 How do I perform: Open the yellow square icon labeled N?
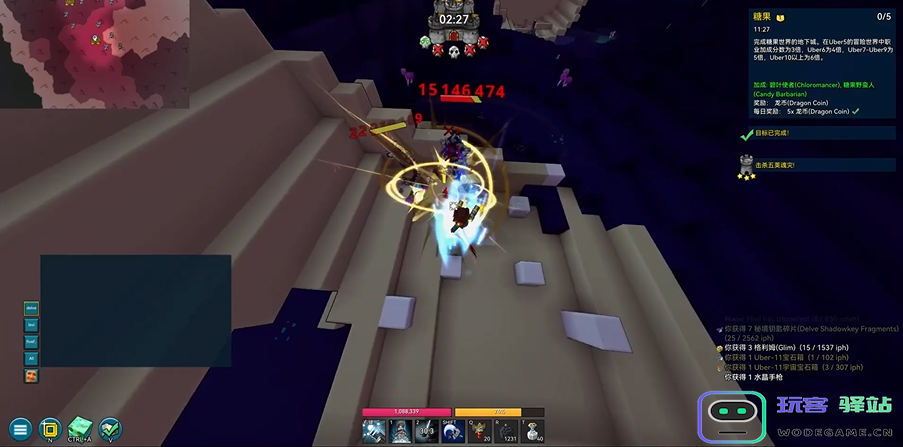[x=49, y=429]
